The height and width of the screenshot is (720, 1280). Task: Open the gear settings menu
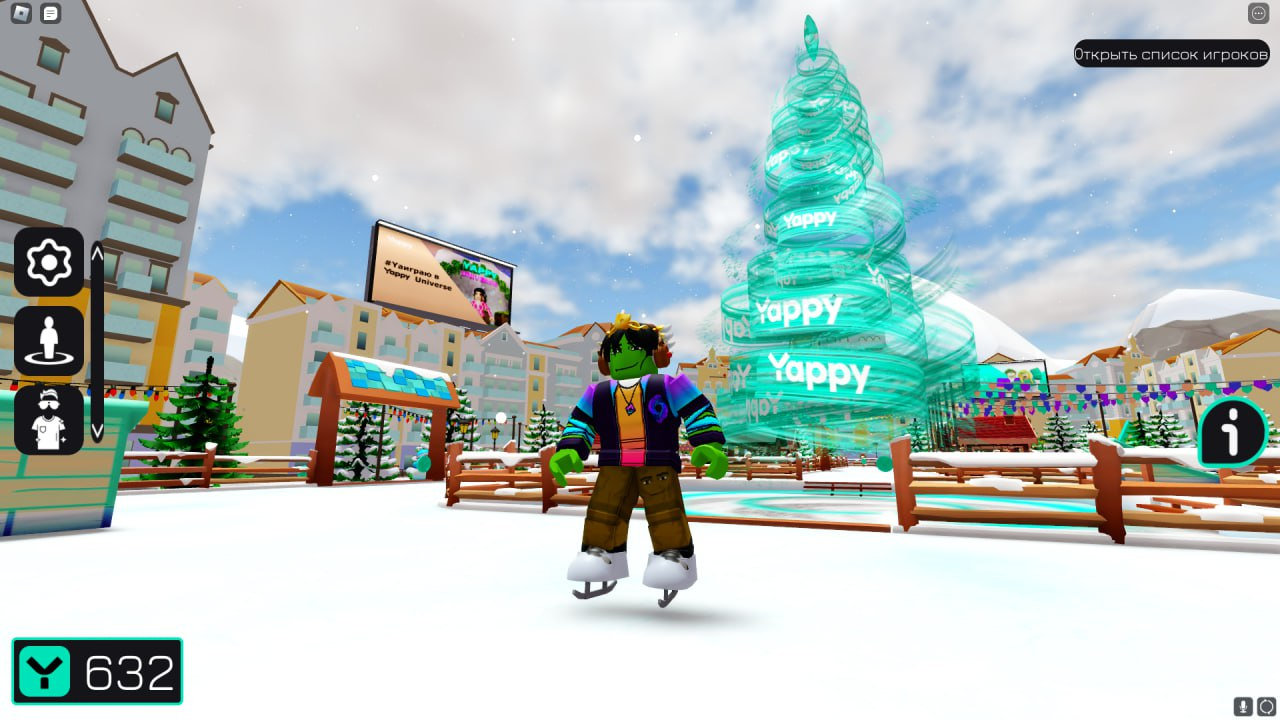pyautogui.click(x=48, y=262)
